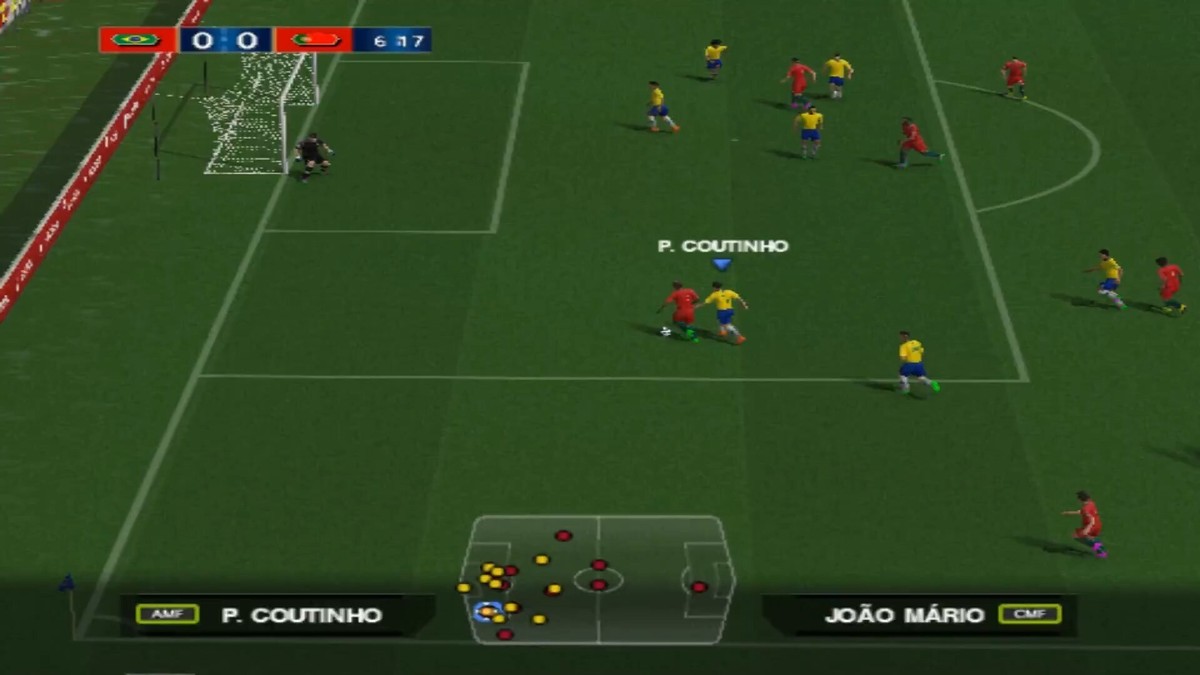Click the Portugal flag on the scoreboard
Image resolution: width=1200 pixels, height=675 pixels.
314,40
